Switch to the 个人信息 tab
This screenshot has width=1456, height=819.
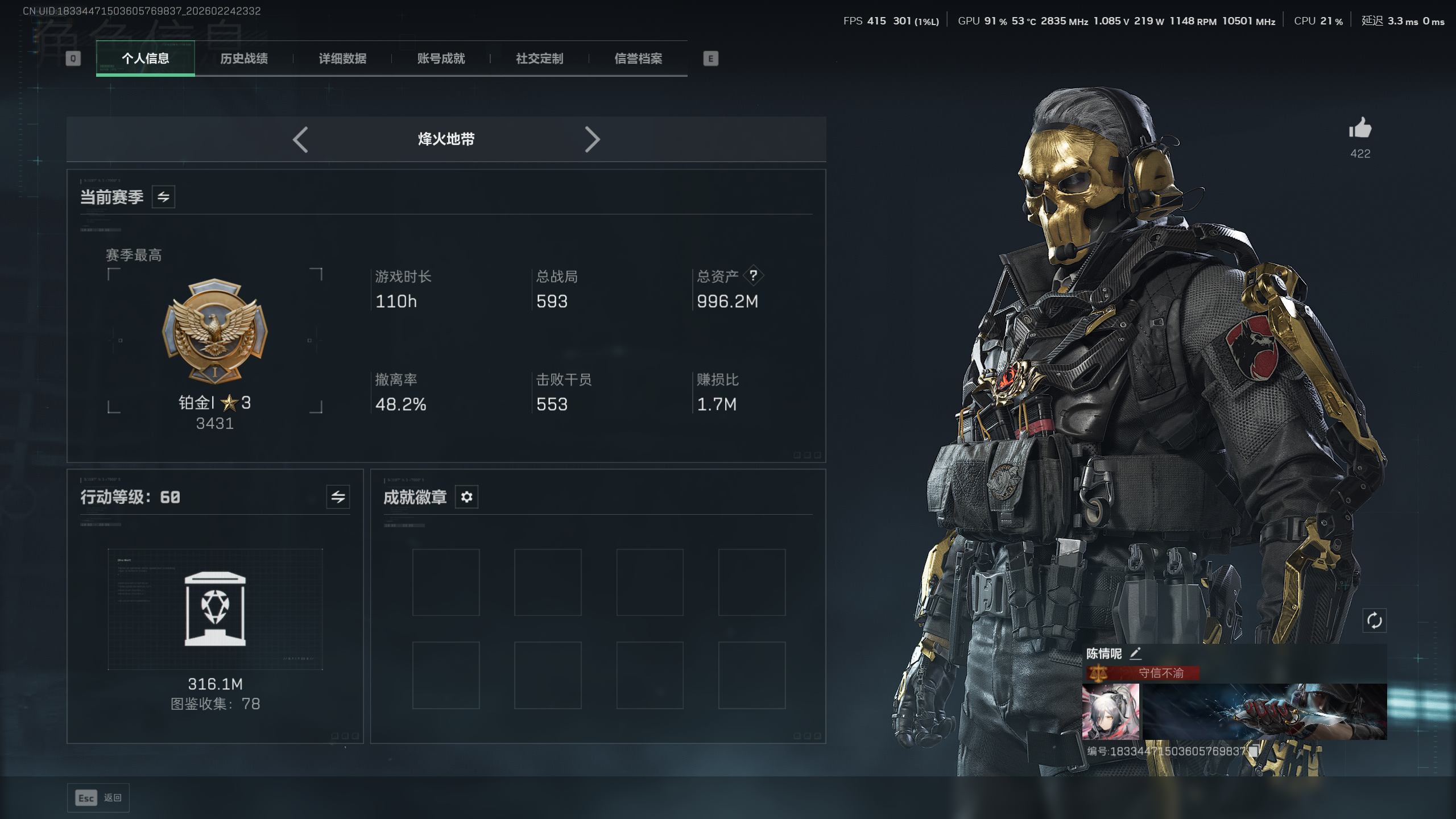click(145, 59)
